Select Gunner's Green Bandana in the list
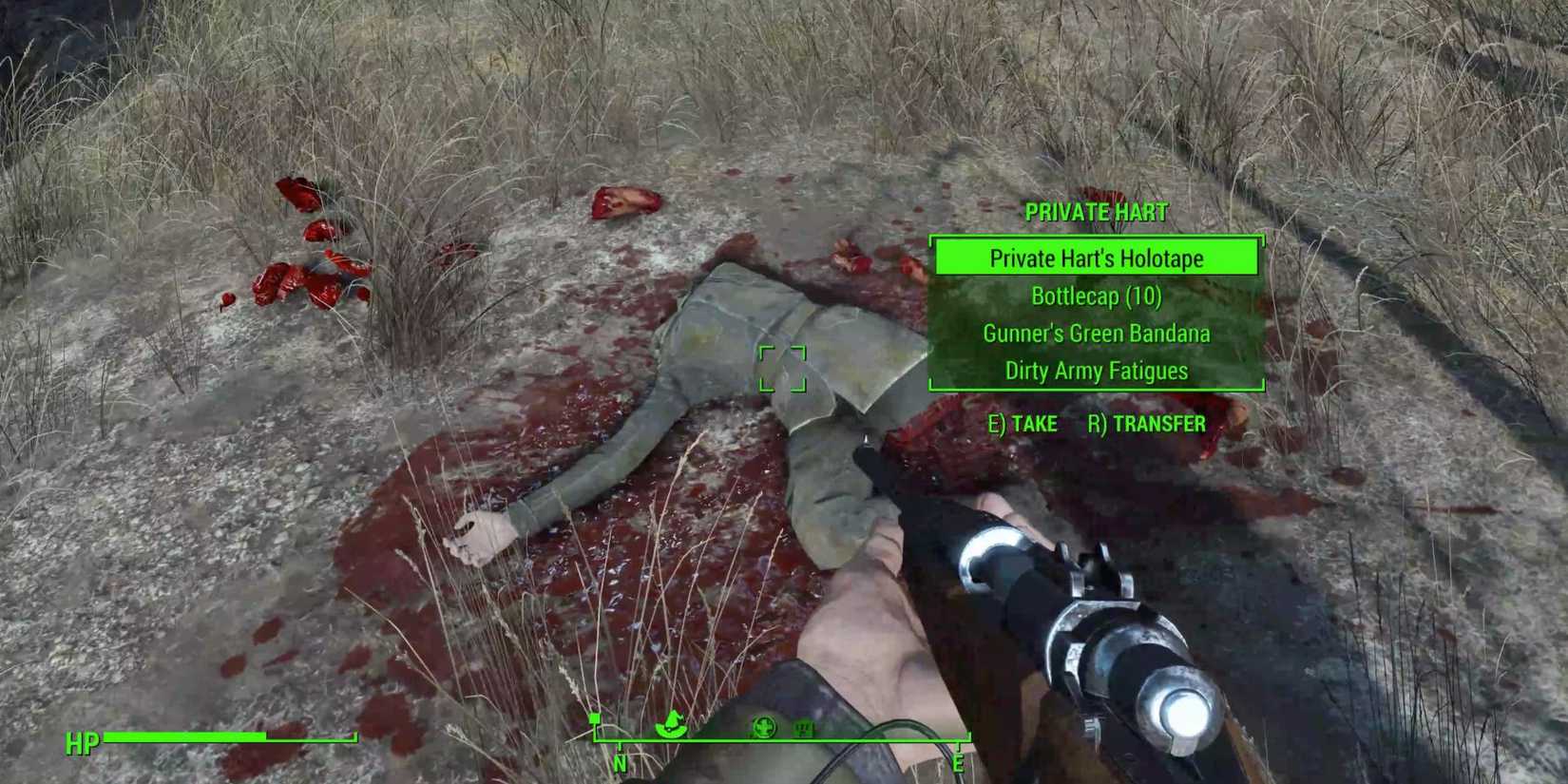The image size is (1568, 784). point(1097,334)
